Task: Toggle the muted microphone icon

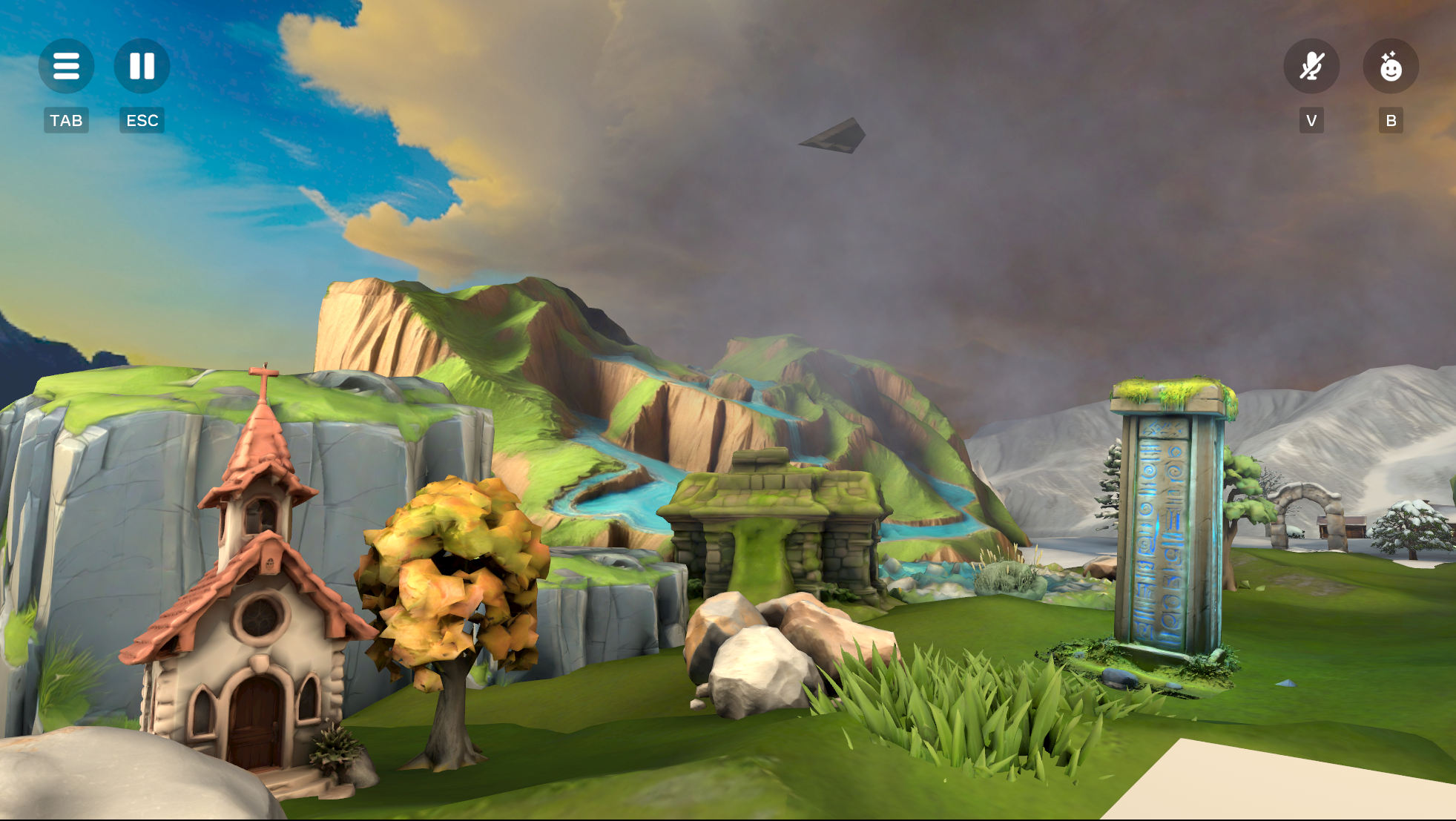Action: tap(1311, 66)
